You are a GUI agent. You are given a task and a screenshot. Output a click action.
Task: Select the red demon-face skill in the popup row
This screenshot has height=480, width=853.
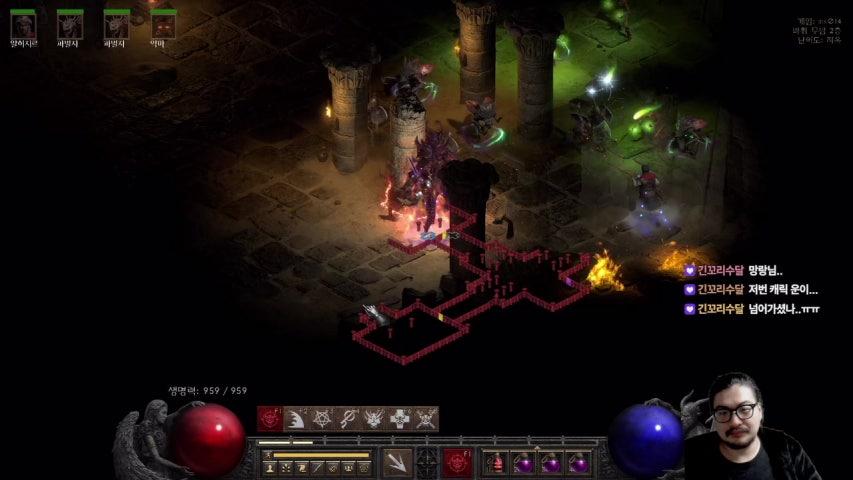pos(270,419)
